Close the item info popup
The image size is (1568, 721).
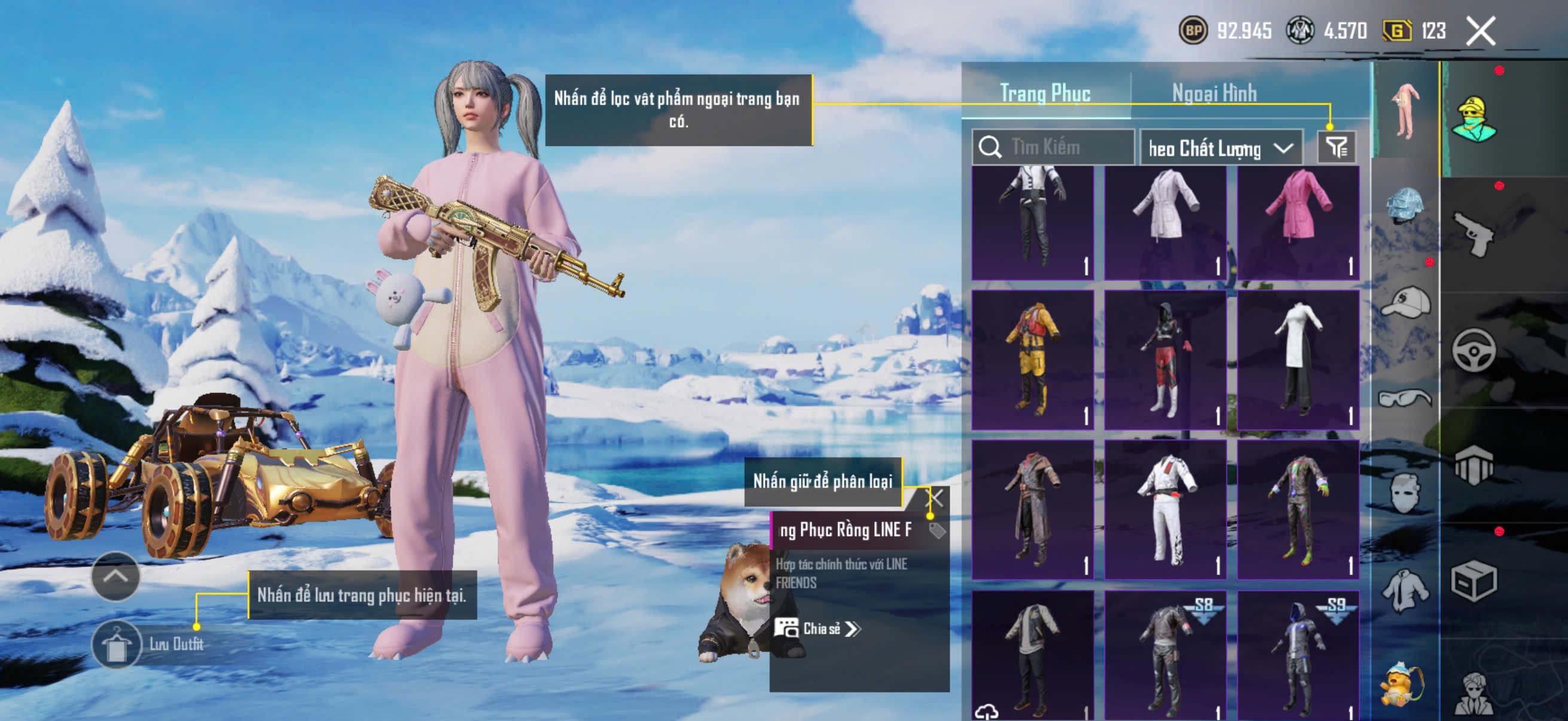[x=935, y=499]
